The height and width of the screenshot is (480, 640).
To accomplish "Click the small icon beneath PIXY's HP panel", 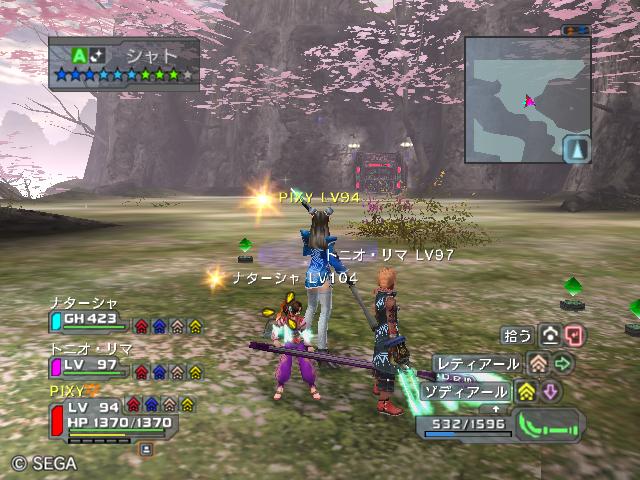I will [146, 449].
